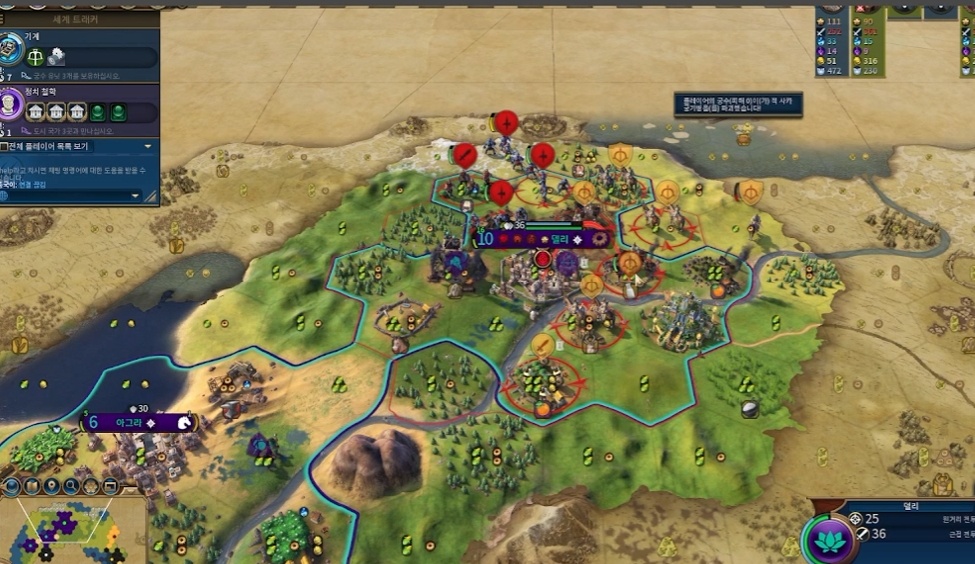
Task: Select the 아그라 city banner
Action: tap(137, 423)
